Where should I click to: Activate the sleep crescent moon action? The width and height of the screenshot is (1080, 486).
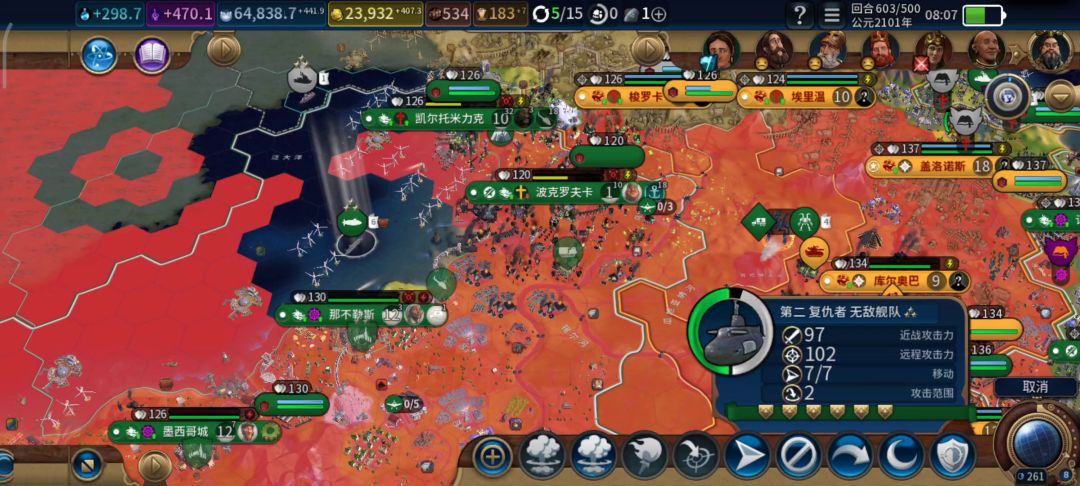point(901,456)
